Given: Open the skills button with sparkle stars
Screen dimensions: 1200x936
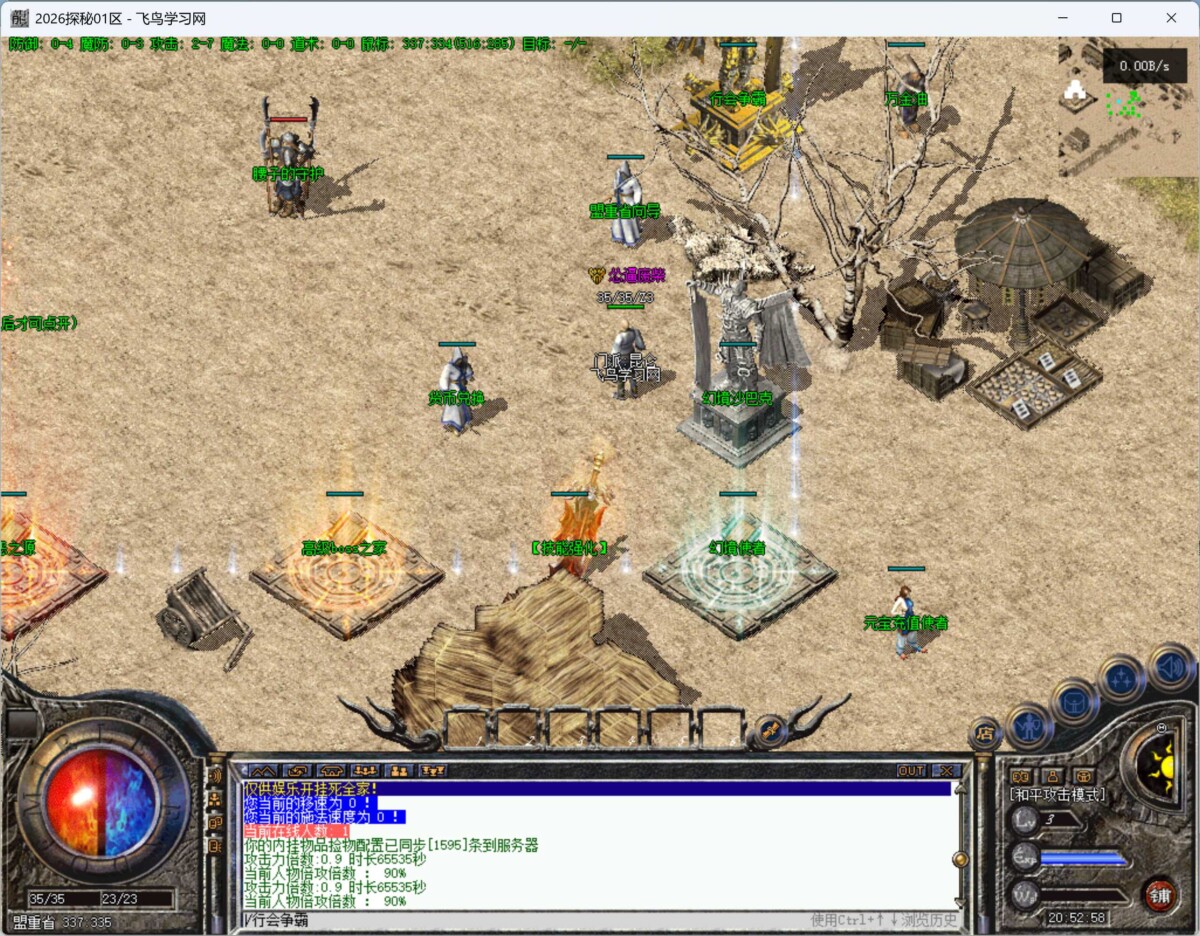Looking at the screenshot, I should coord(1121,678).
